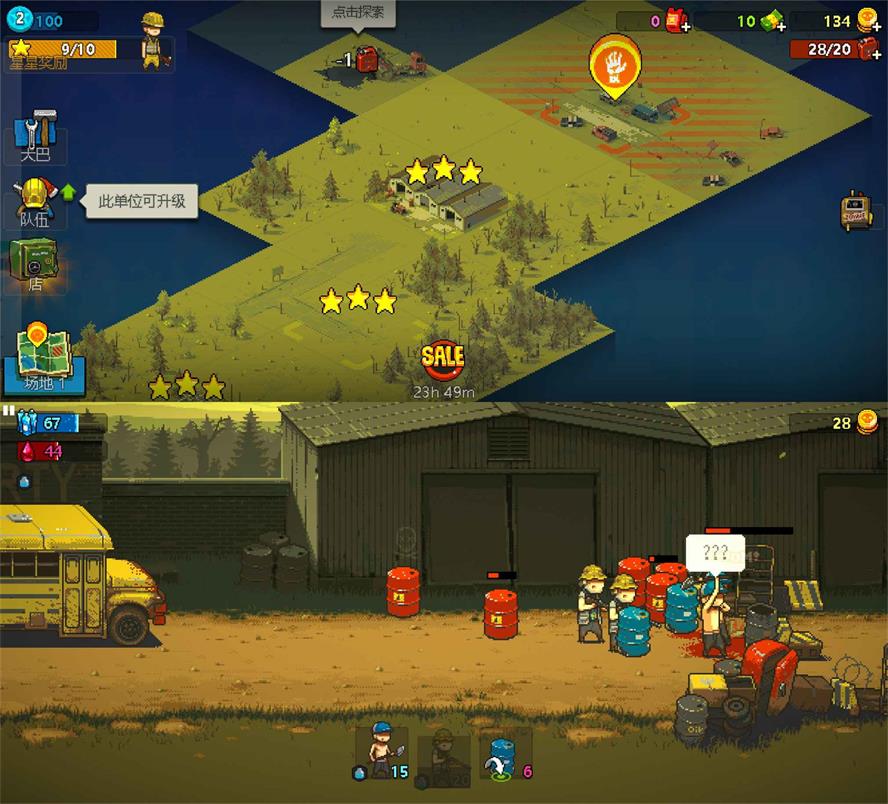Open the shop (店) safe icon

click(x=35, y=263)
